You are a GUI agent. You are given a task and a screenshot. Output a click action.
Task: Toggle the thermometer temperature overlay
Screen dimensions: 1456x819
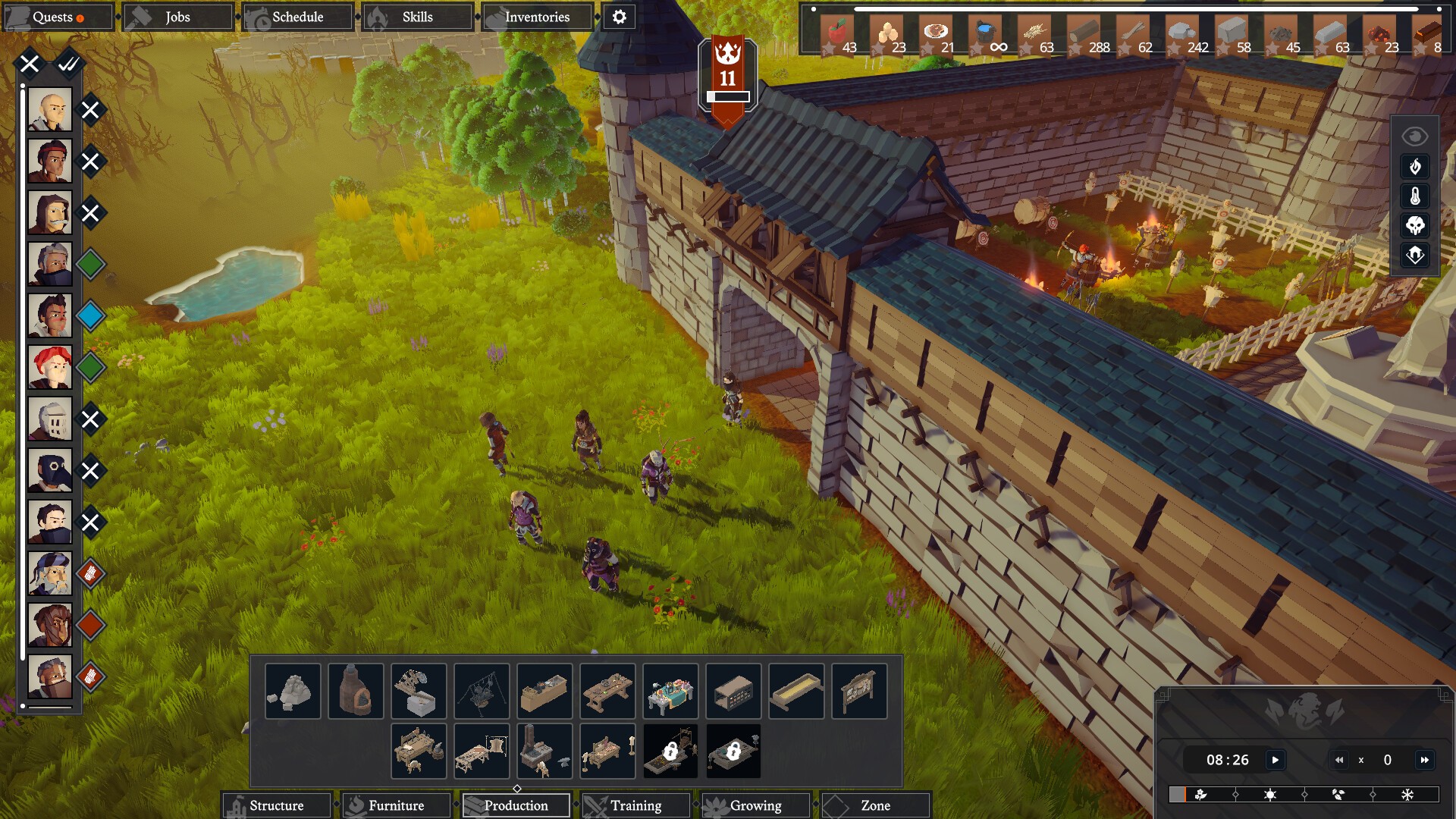[x=1415, y=196]
